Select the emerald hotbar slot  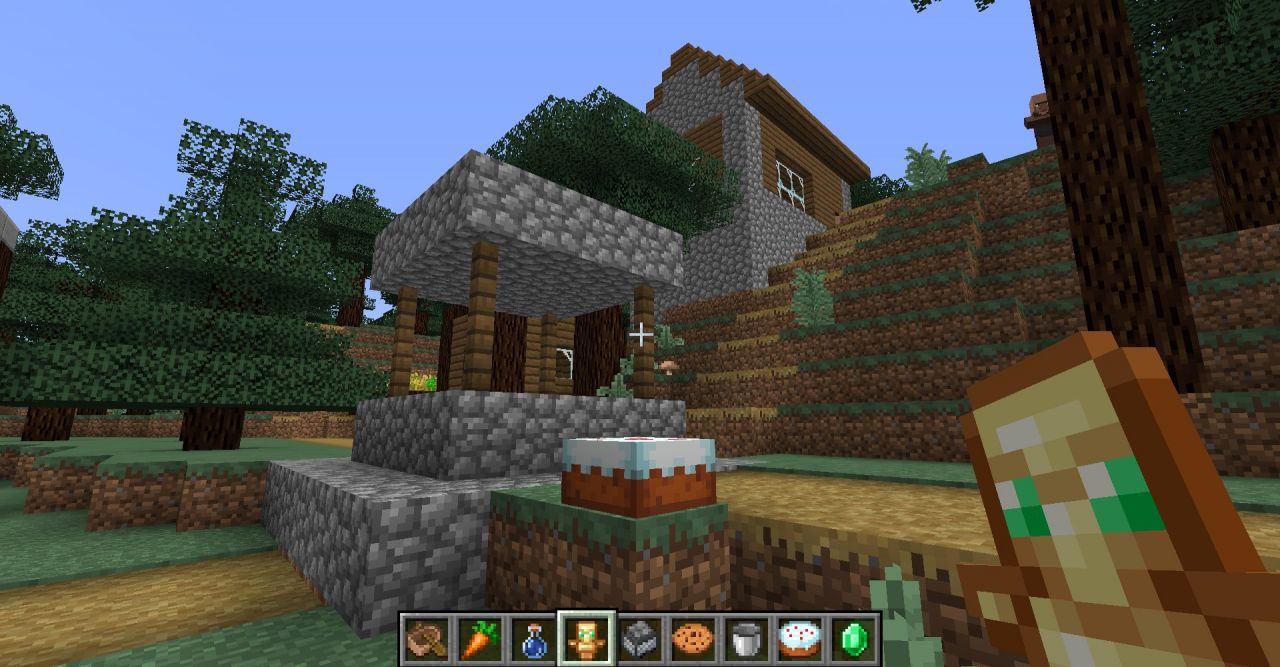(854, 638)
